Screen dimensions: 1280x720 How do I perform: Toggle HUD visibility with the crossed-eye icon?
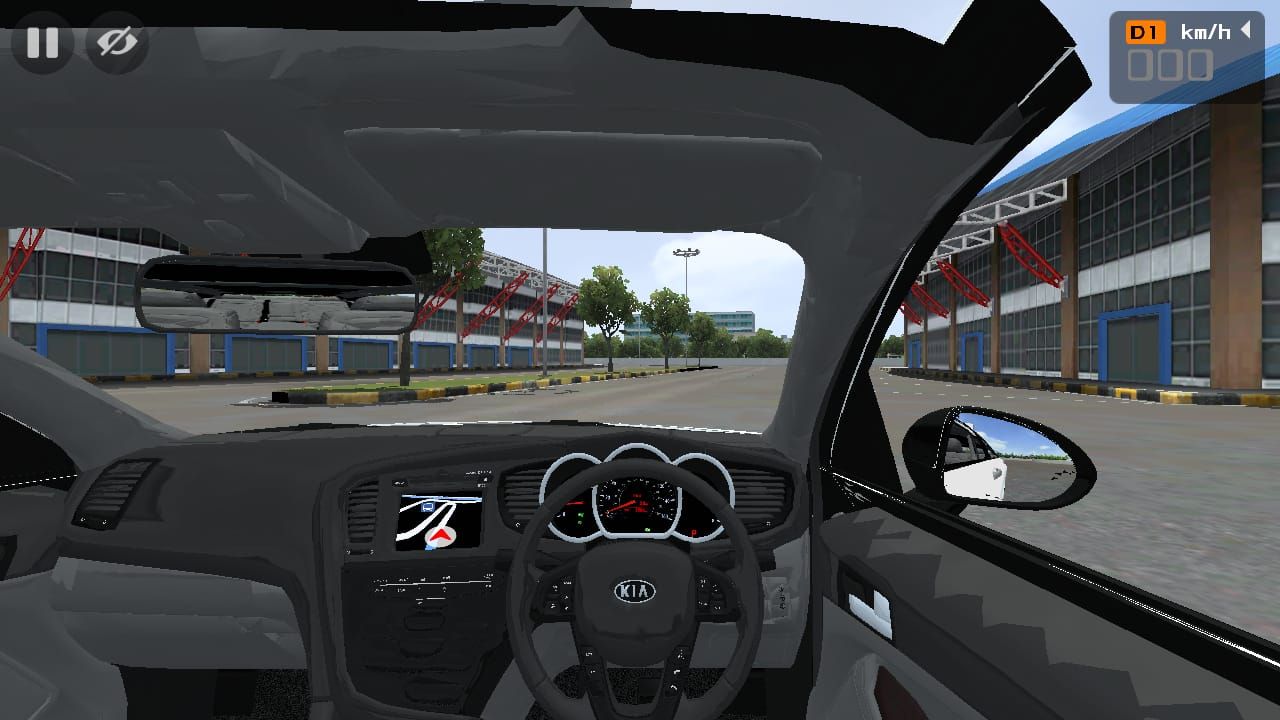coord(117,42)
